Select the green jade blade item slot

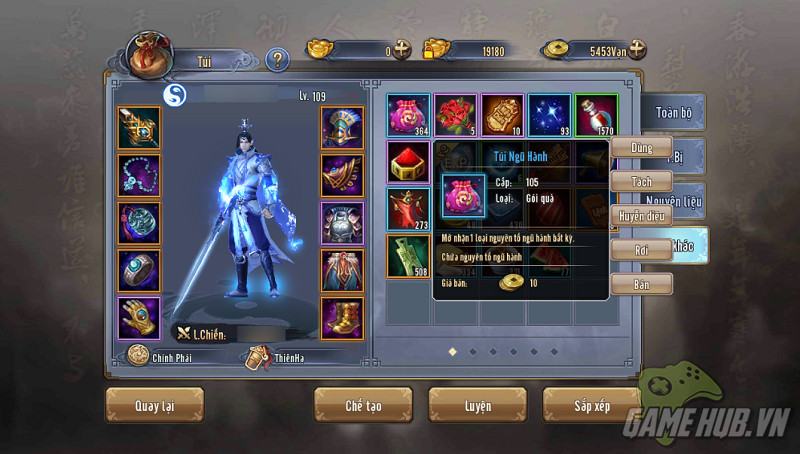coord(408,256)
